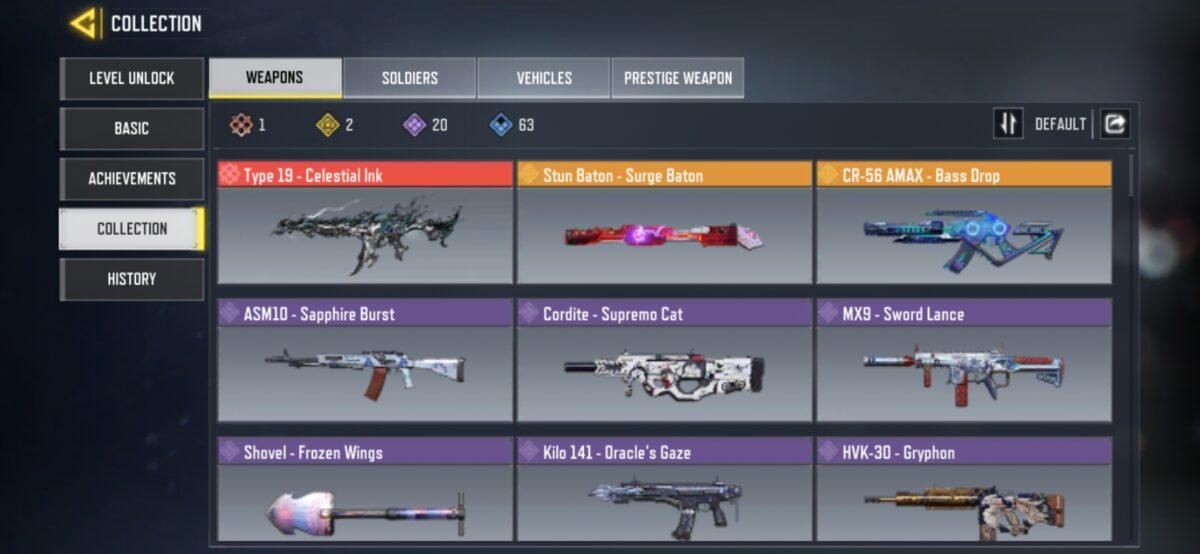Pick the Cordite - Supremo Cat weapon

[x=664, y=360]
